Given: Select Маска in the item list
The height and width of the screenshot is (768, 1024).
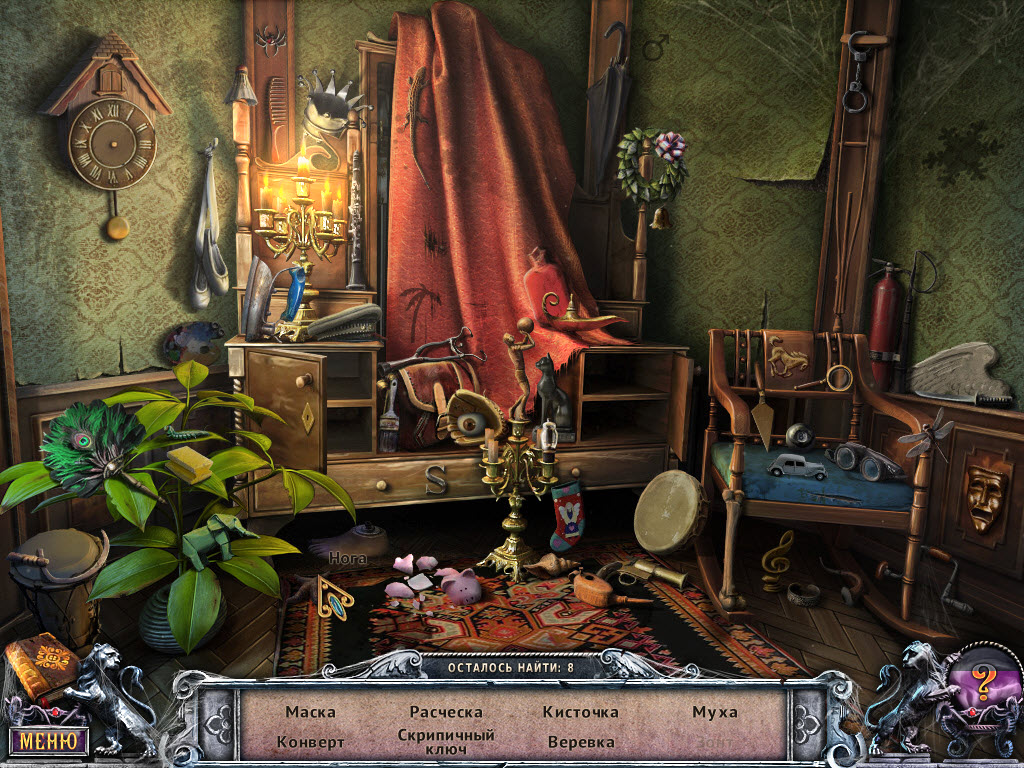Looking at the screenshot, I should 310,712.
